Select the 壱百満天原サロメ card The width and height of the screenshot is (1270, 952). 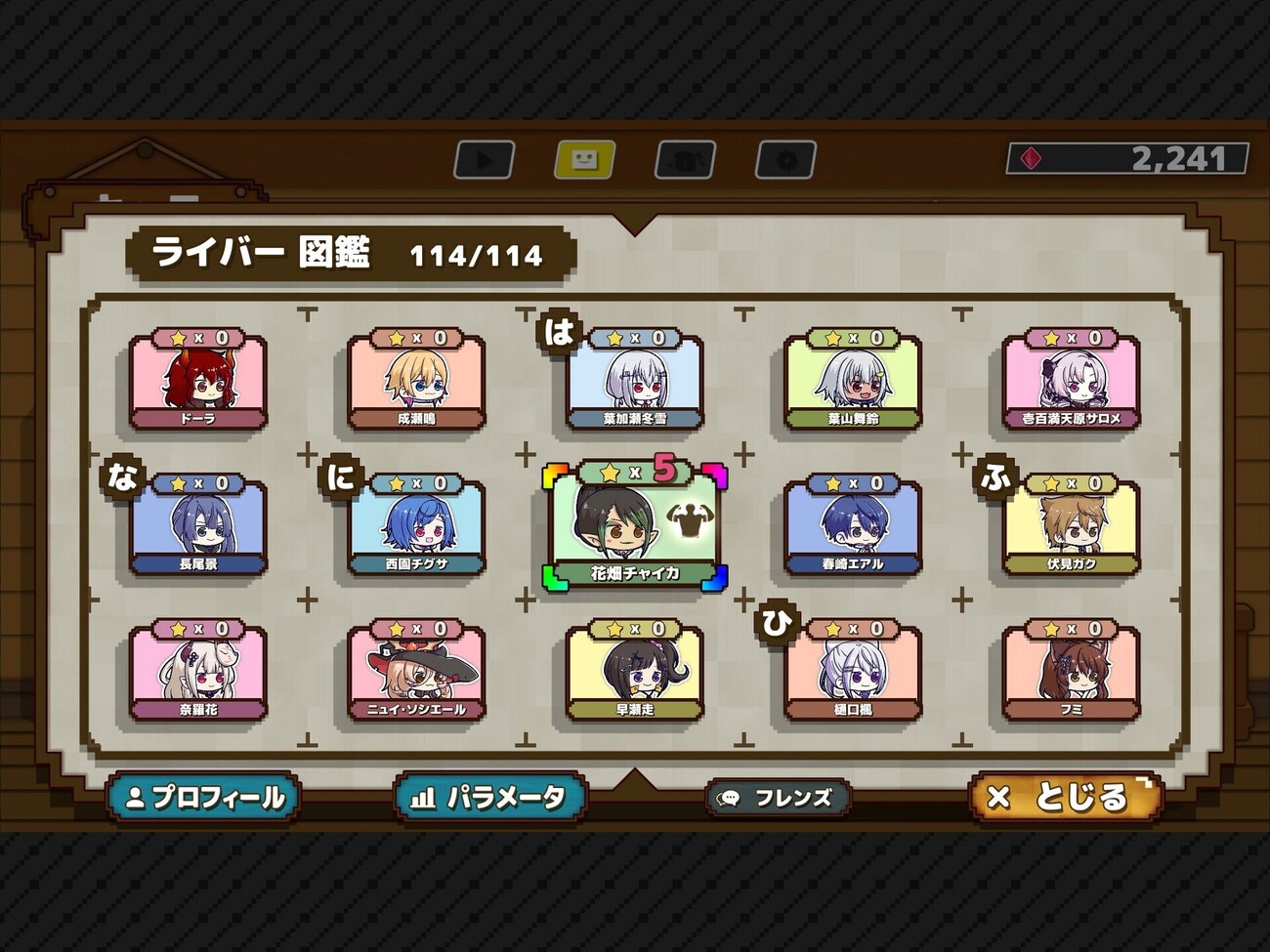[1072, 383]
